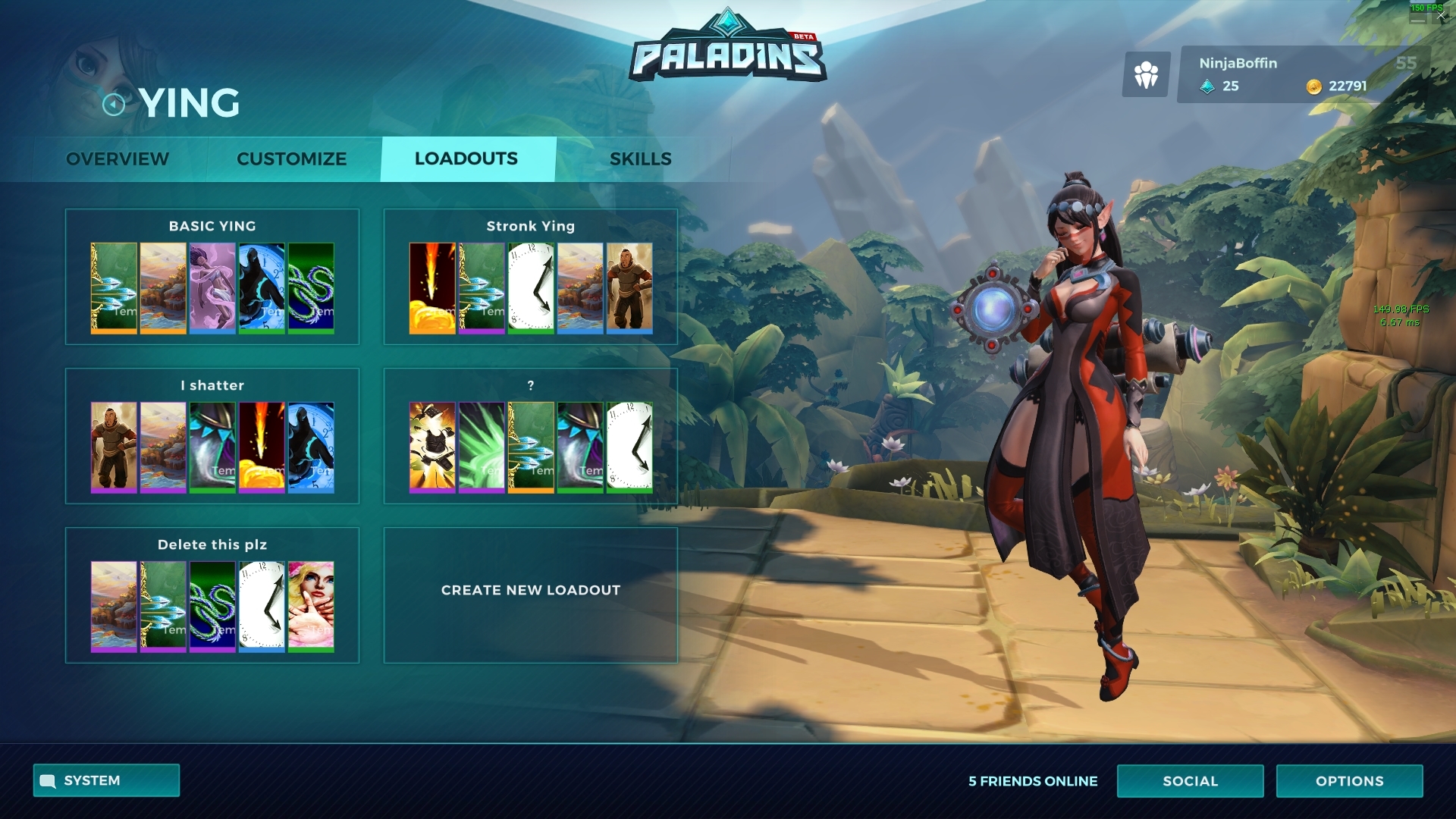This screenshot has width=1456, height=819.
Task: Open the System chat button
Action: pyautogui.click(x=106, y=780)
